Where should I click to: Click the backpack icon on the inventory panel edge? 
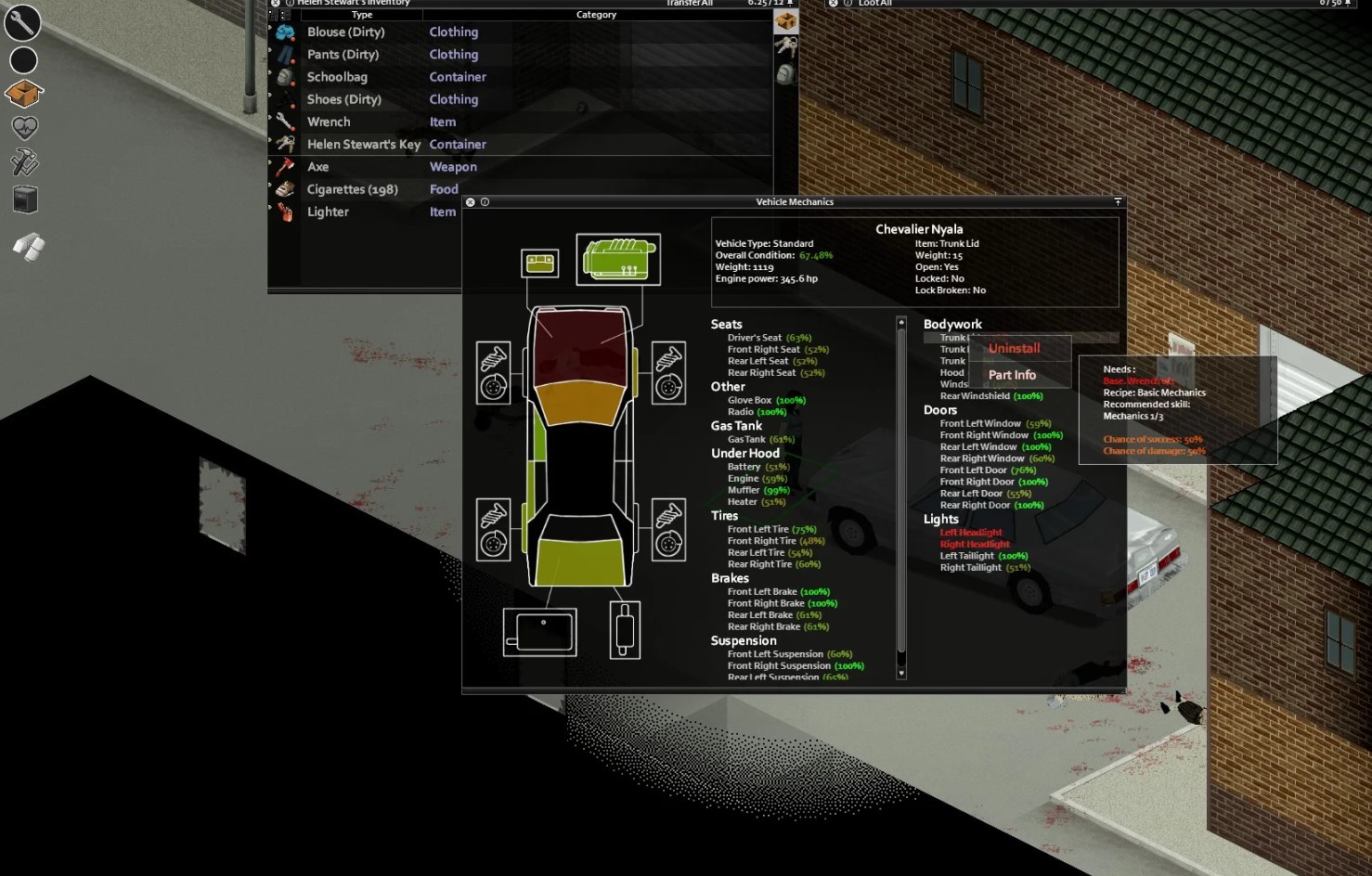[x=786, y=74]
